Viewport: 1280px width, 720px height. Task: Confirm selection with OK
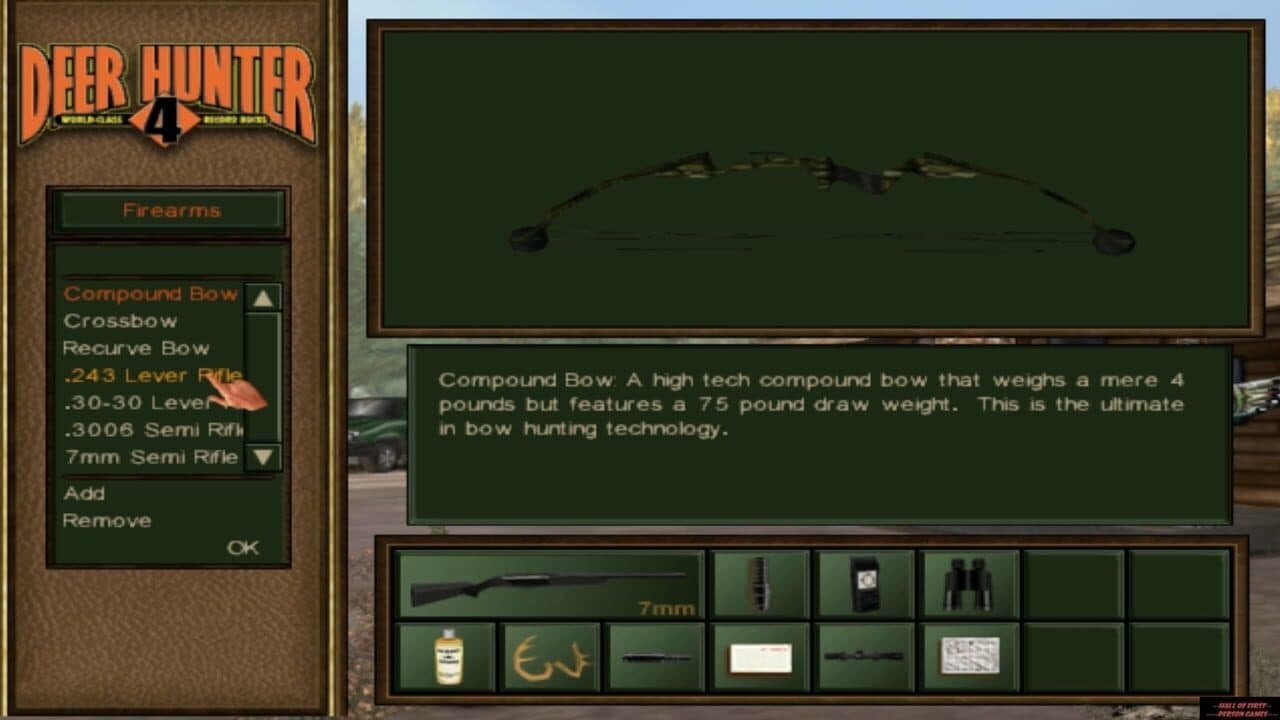point(245,547)
